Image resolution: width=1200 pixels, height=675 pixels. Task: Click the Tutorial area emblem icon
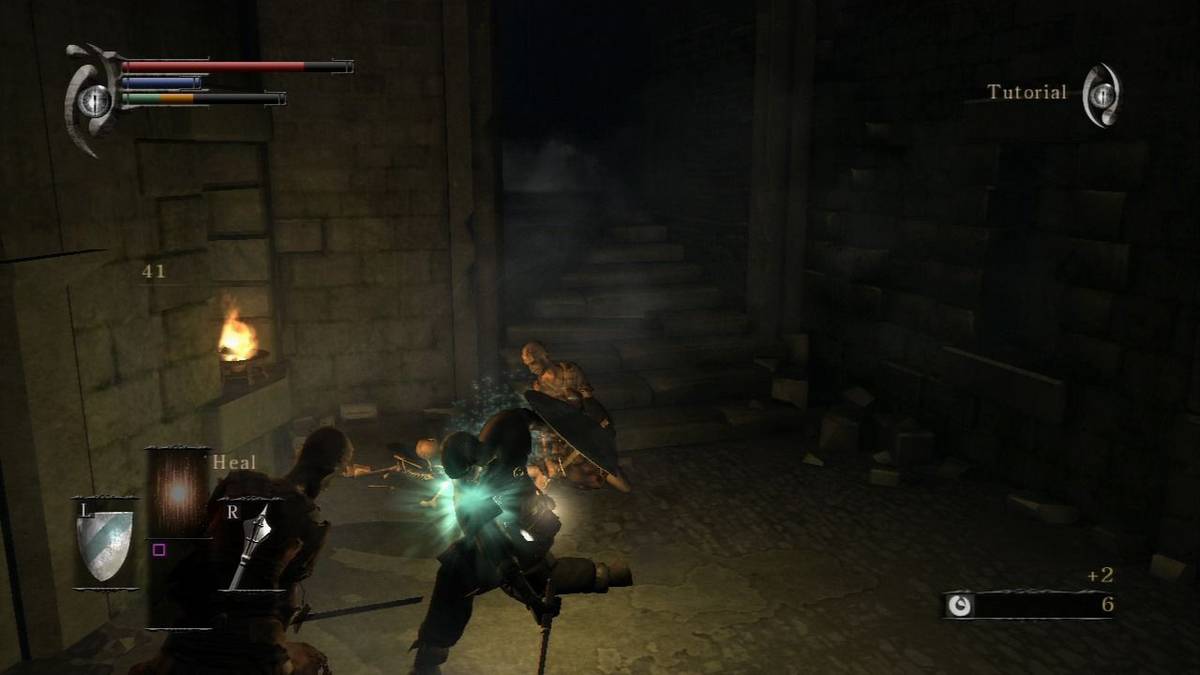[x=1101, y=94]
